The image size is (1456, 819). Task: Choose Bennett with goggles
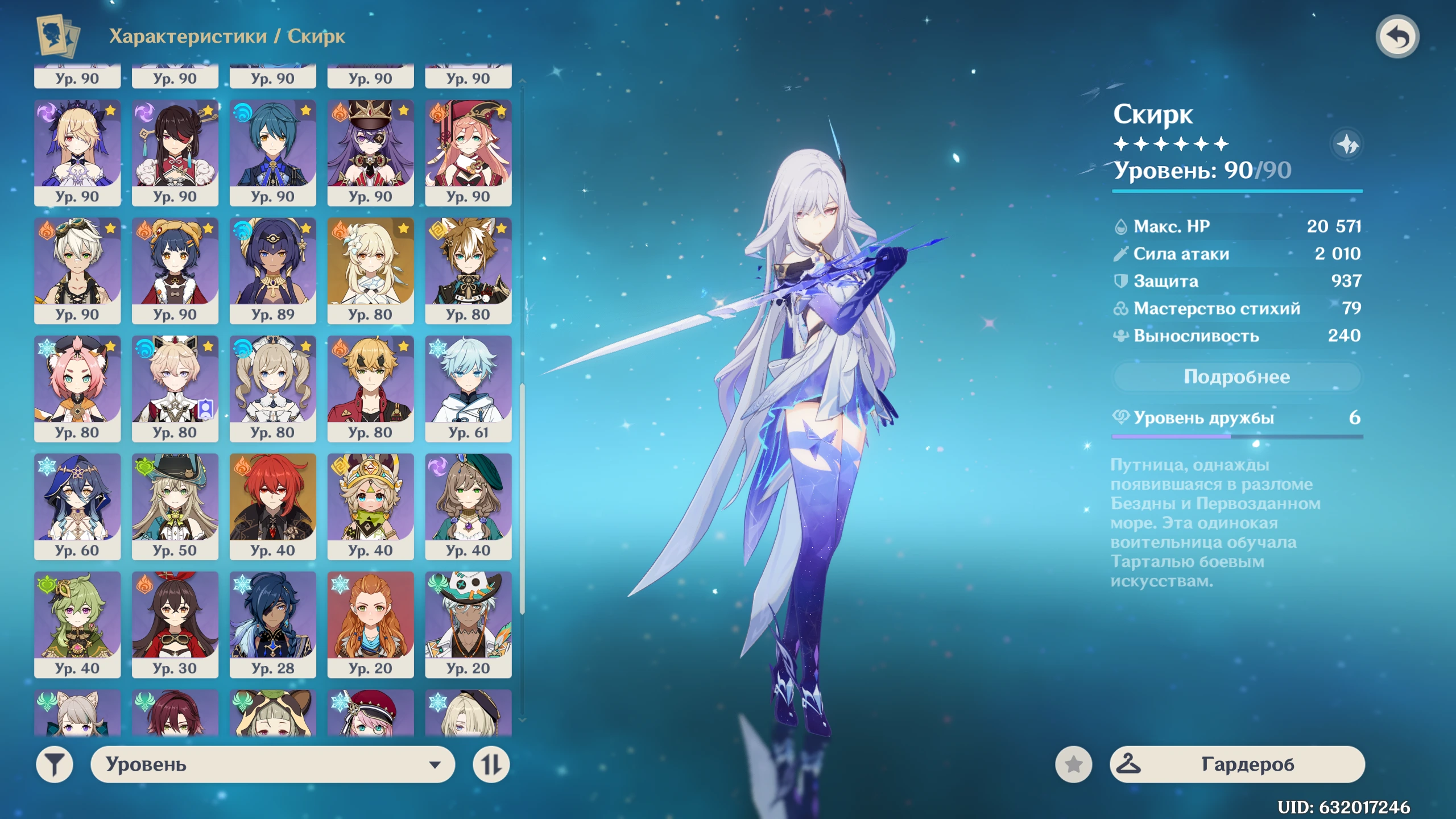point(77,270)
